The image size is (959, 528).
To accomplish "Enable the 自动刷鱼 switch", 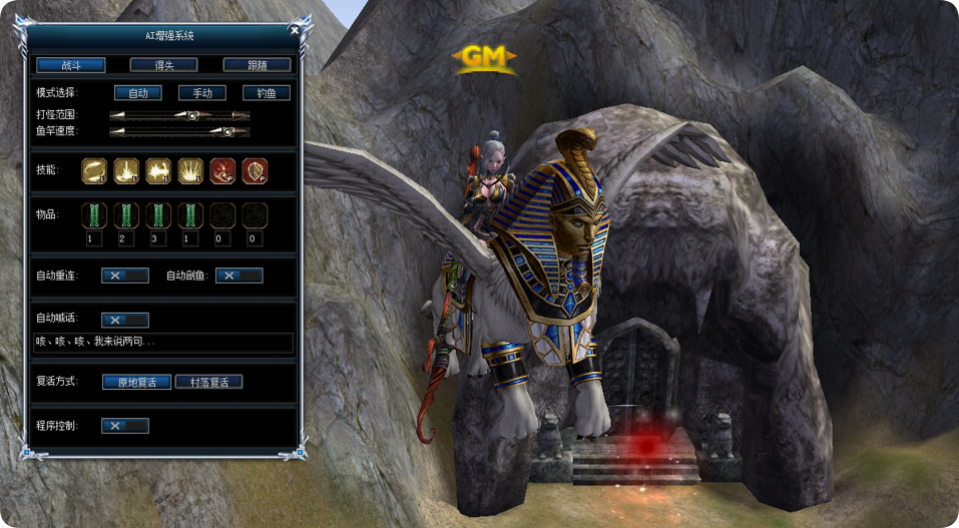I will (239, 275).
